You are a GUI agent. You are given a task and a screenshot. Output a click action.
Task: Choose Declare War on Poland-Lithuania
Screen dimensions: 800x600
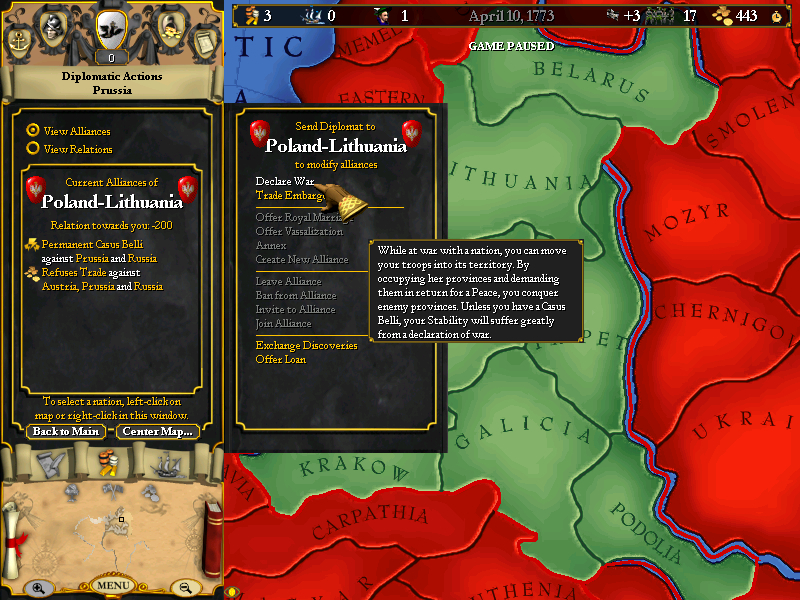pos(284,182)
